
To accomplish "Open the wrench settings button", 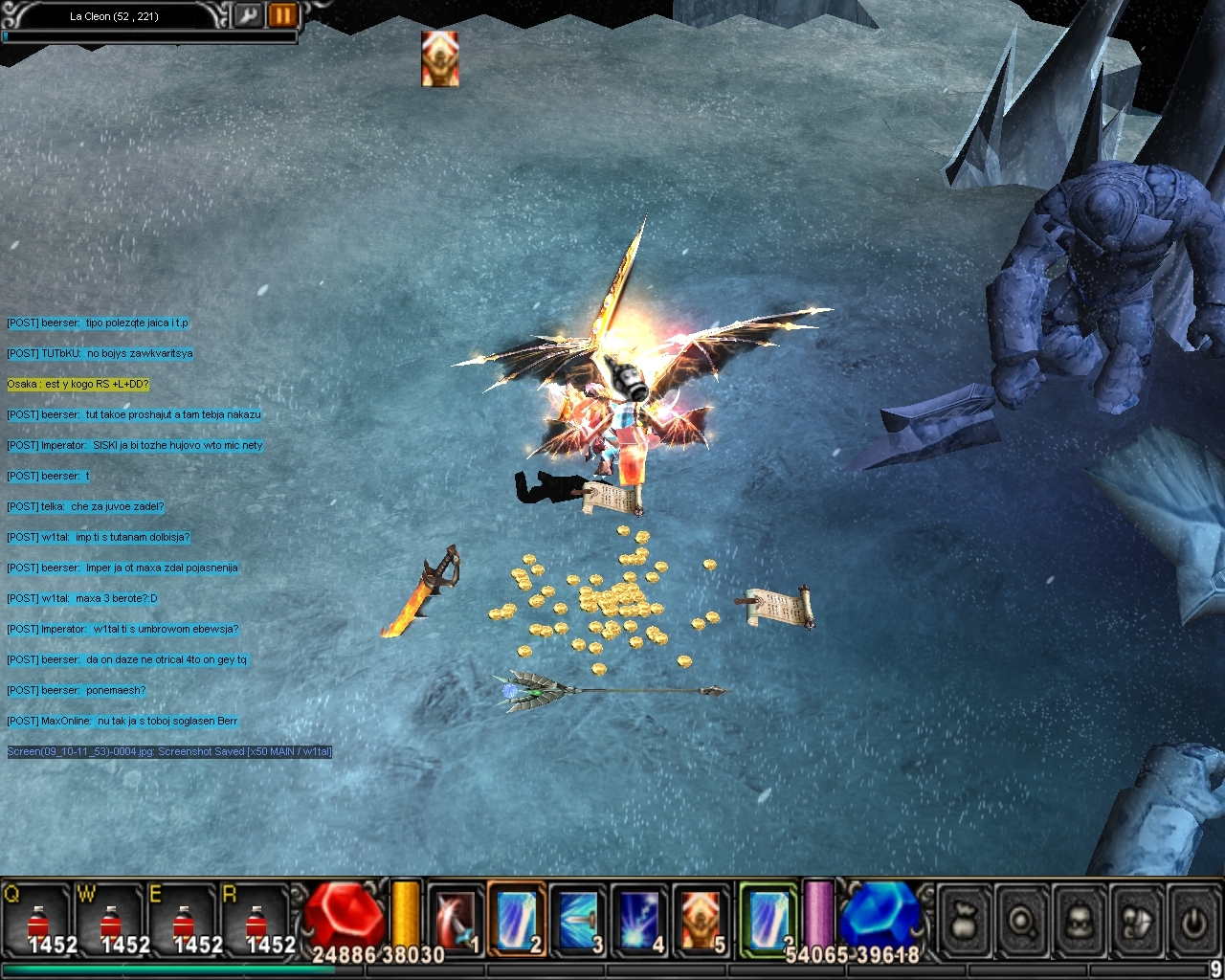I will (x=248, y=15).
